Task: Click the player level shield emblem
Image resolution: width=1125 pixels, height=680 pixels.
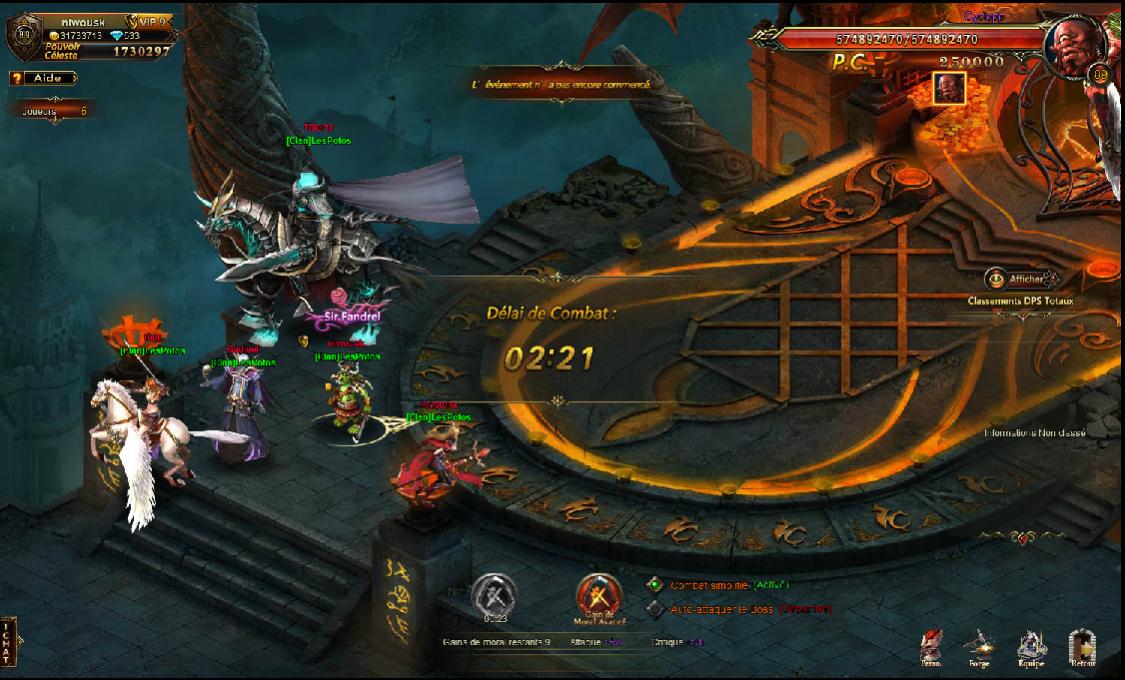Action: [x=21, y=37]
